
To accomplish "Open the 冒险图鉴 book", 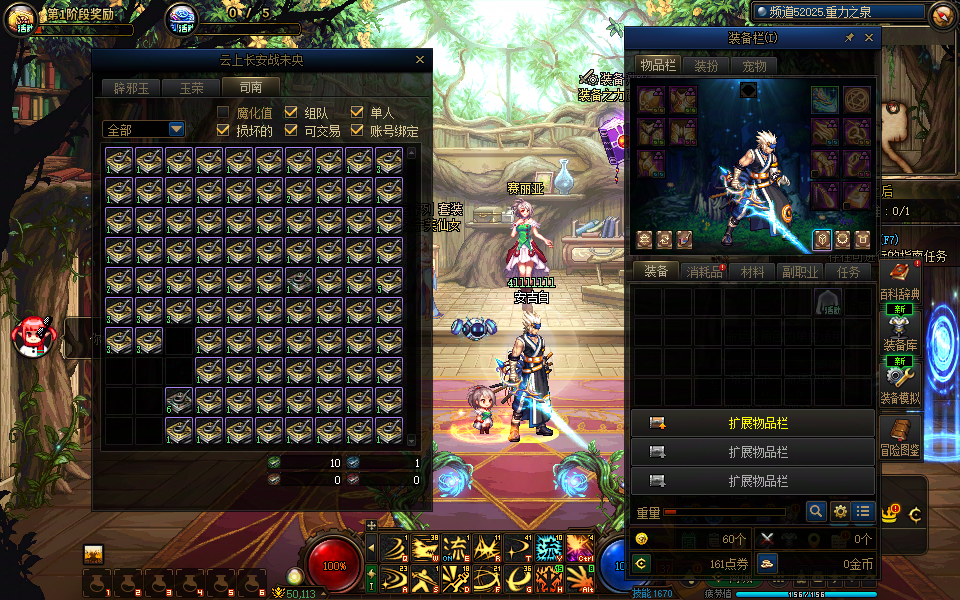I will click(x=899, y=432).
